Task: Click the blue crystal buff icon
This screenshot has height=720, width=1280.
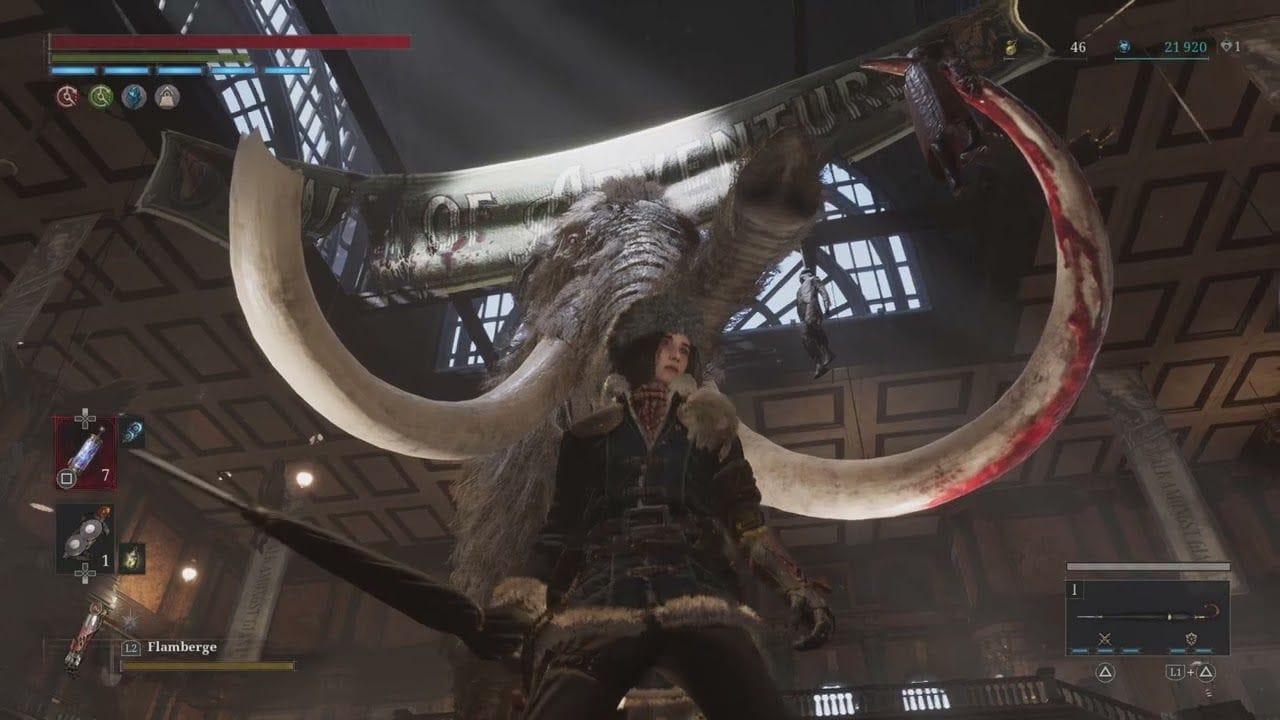Action: pos(133,96)
